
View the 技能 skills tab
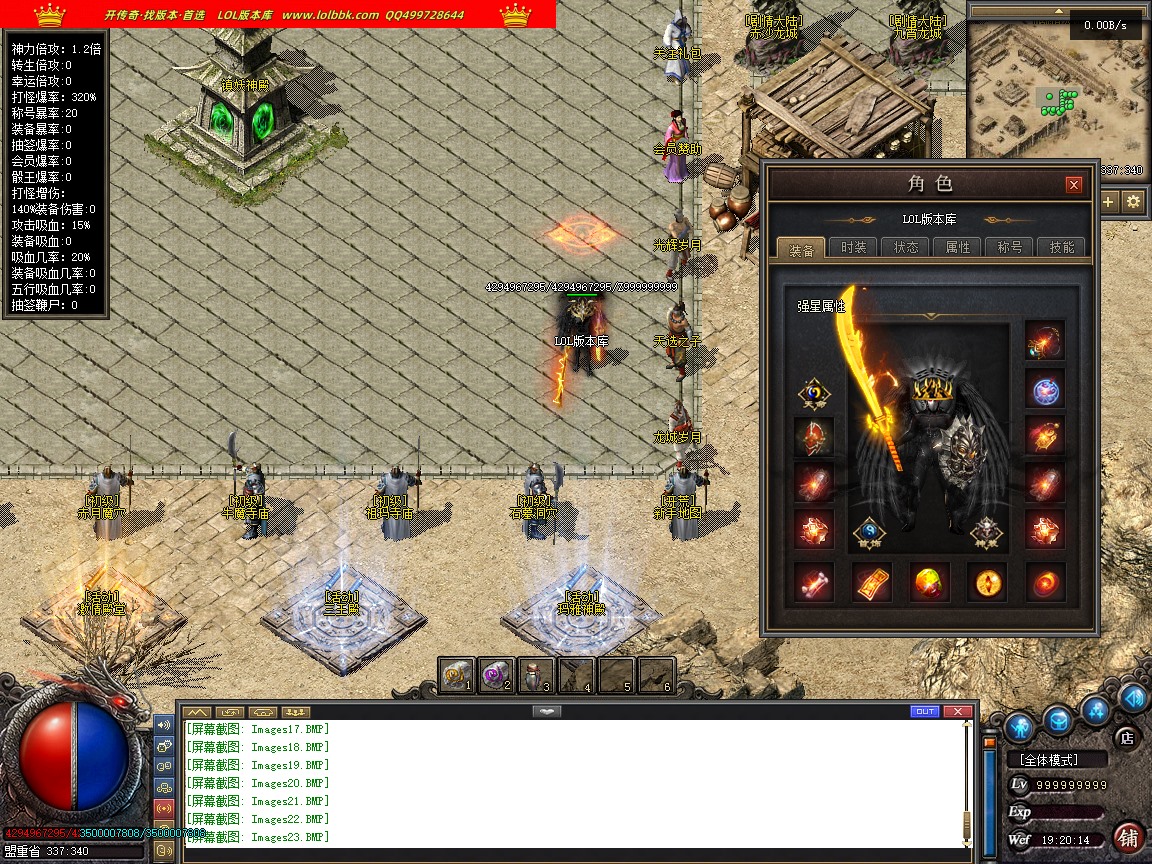[1062, 248]
